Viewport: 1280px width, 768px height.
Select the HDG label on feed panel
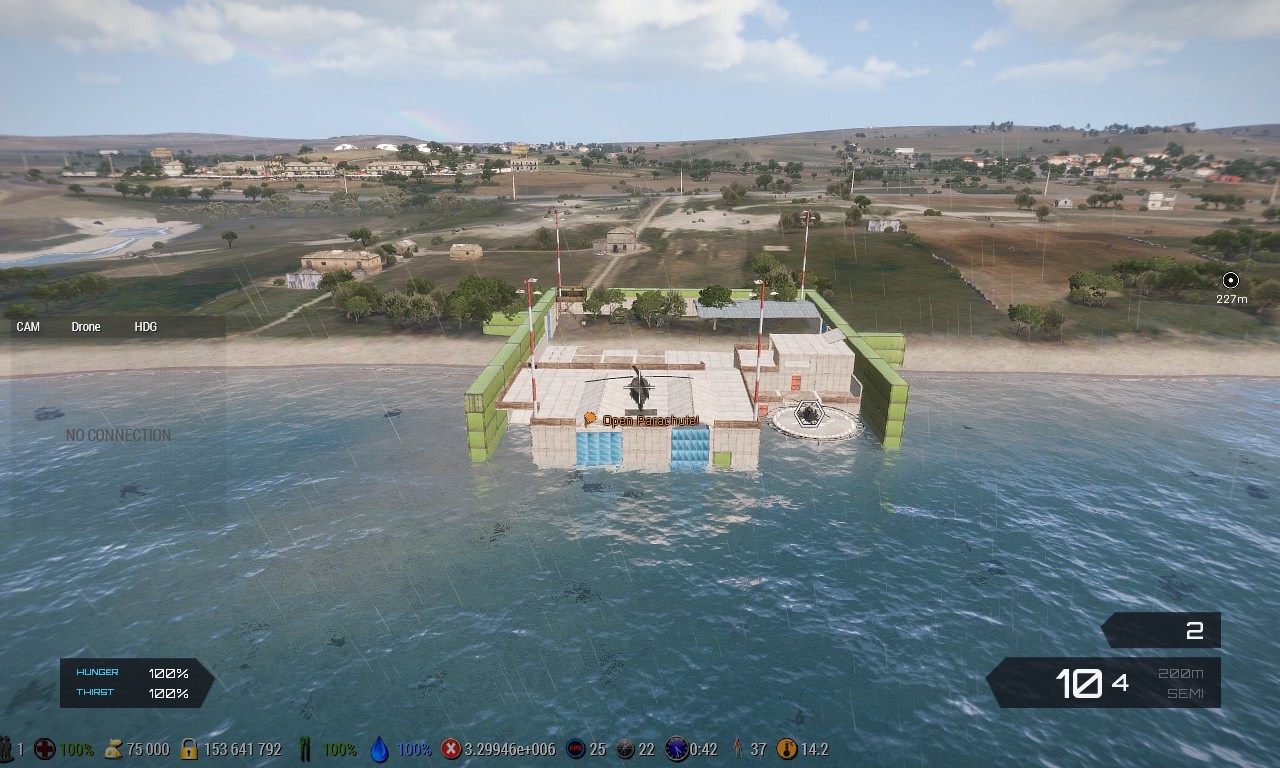(146, 327)
